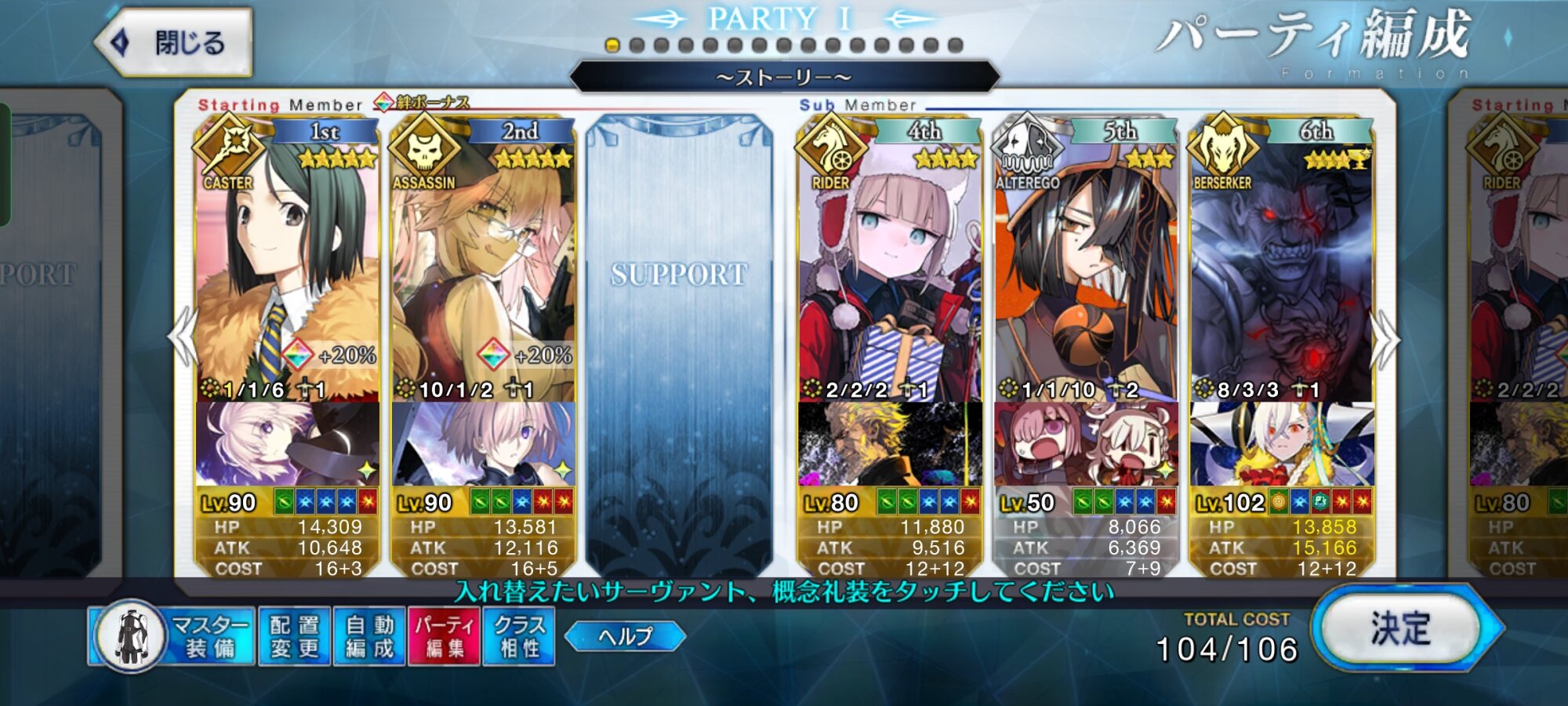Switch to the previous party with left arrow
This screenshot has width=1568, height=706.
click(x=183, y=337)
